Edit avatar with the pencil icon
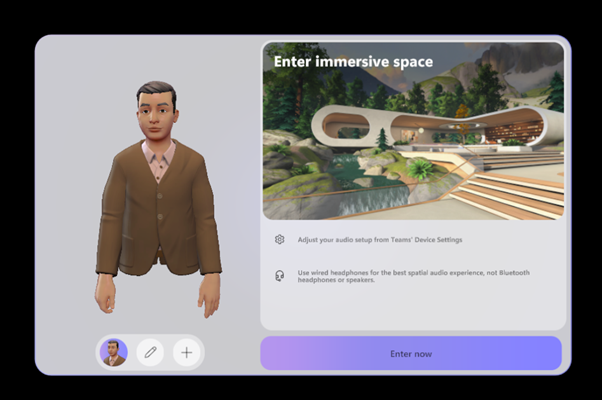 150,352
